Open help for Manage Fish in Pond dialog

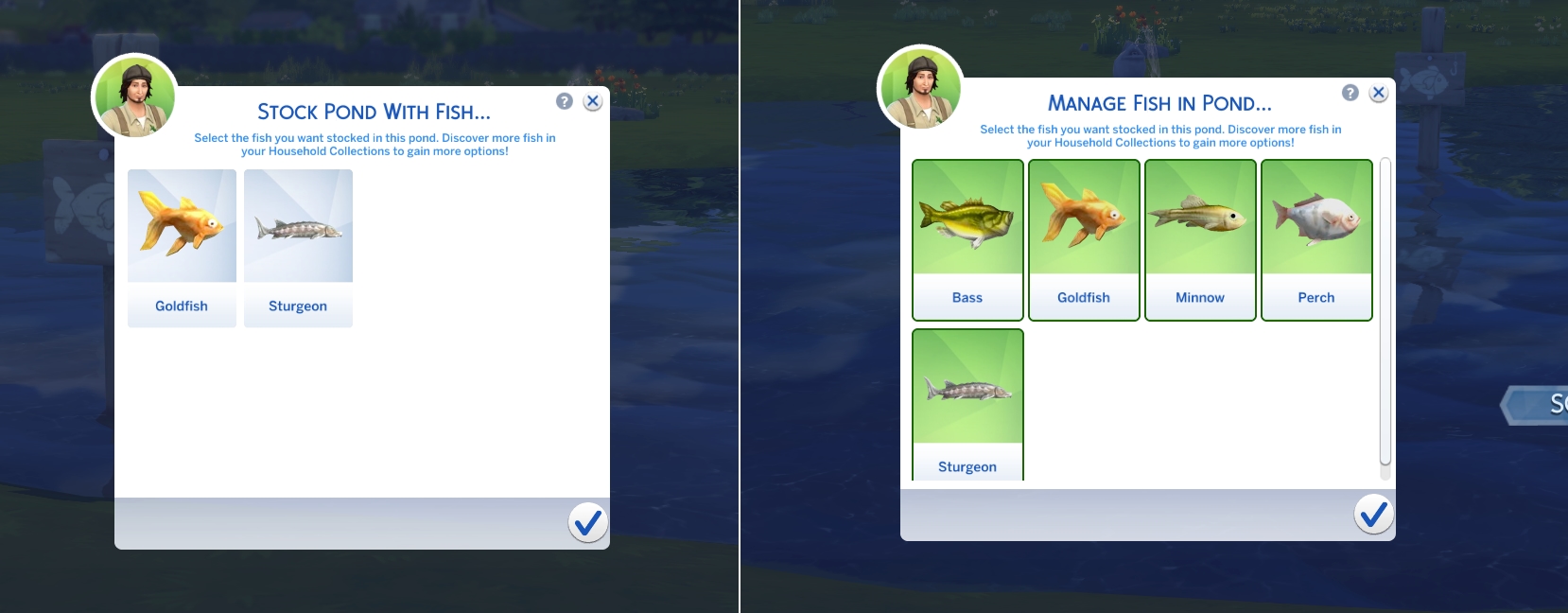click(1350, 93)
